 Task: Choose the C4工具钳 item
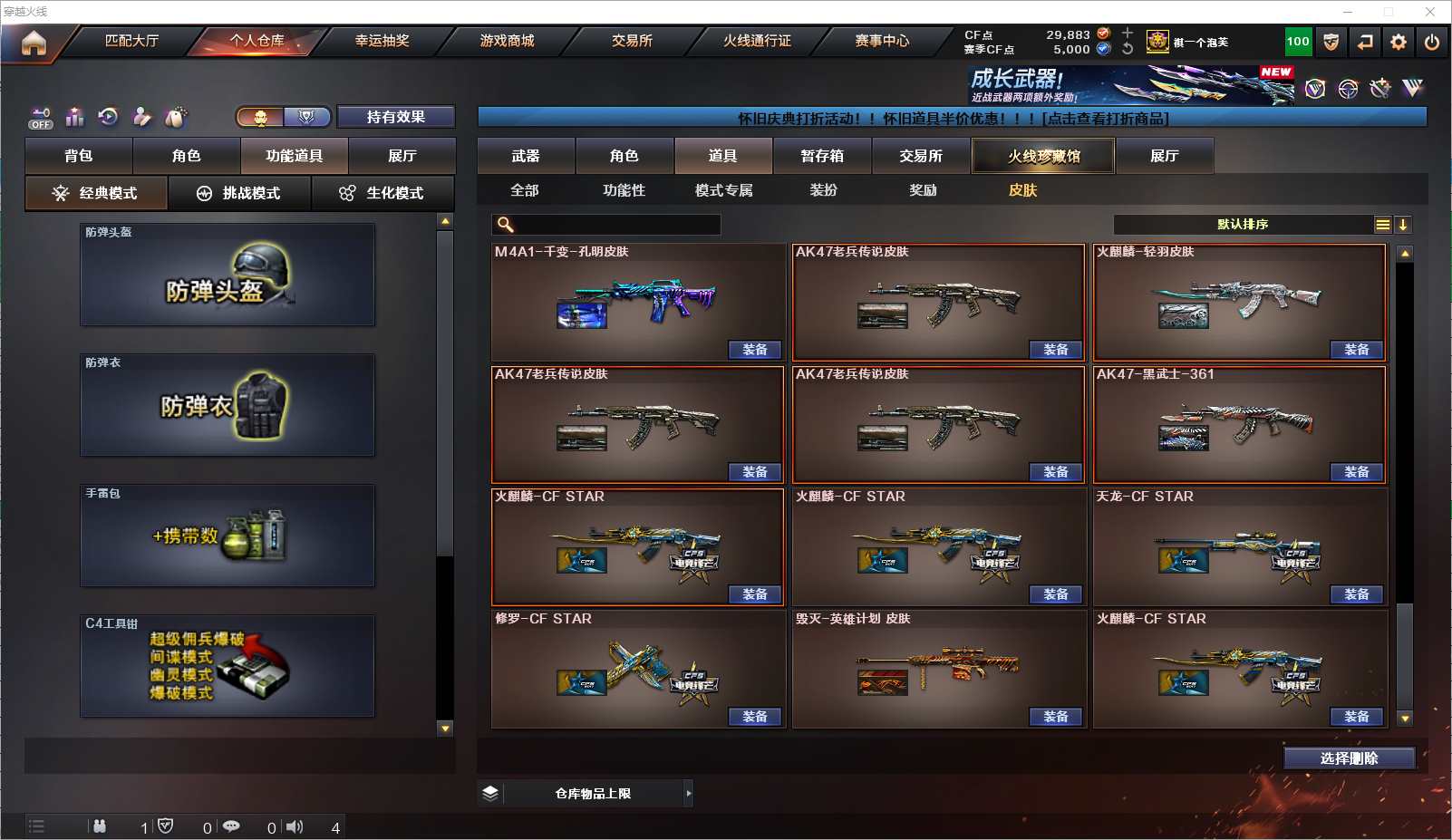tap(227, 666)
